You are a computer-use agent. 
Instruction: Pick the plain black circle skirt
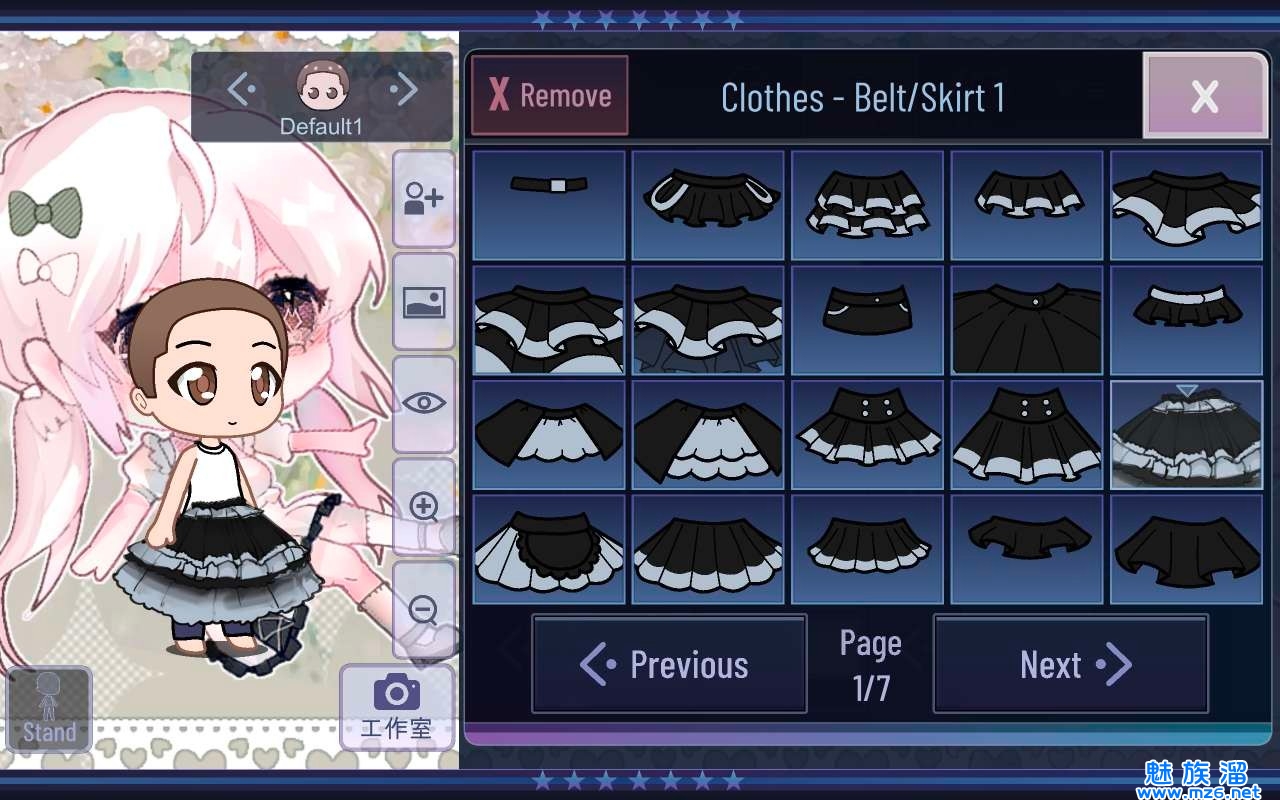pos(1027,320)
